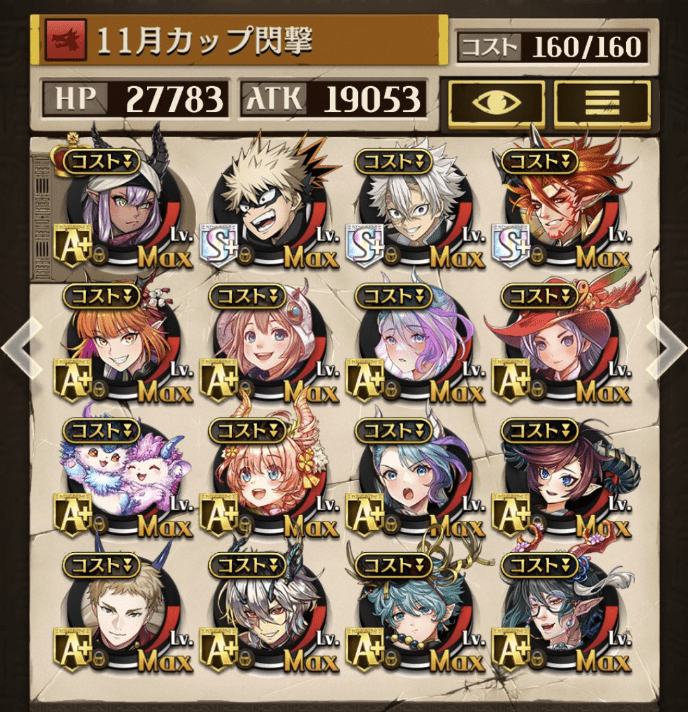
Task: Select the spiky blond masked character
Action: 262,207
